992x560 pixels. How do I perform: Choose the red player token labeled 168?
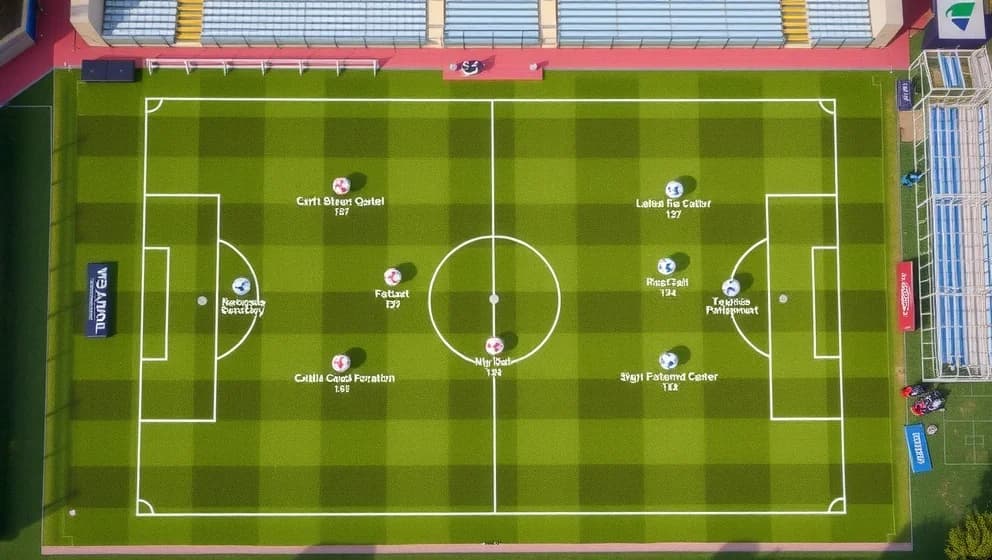tap(341, 362)
